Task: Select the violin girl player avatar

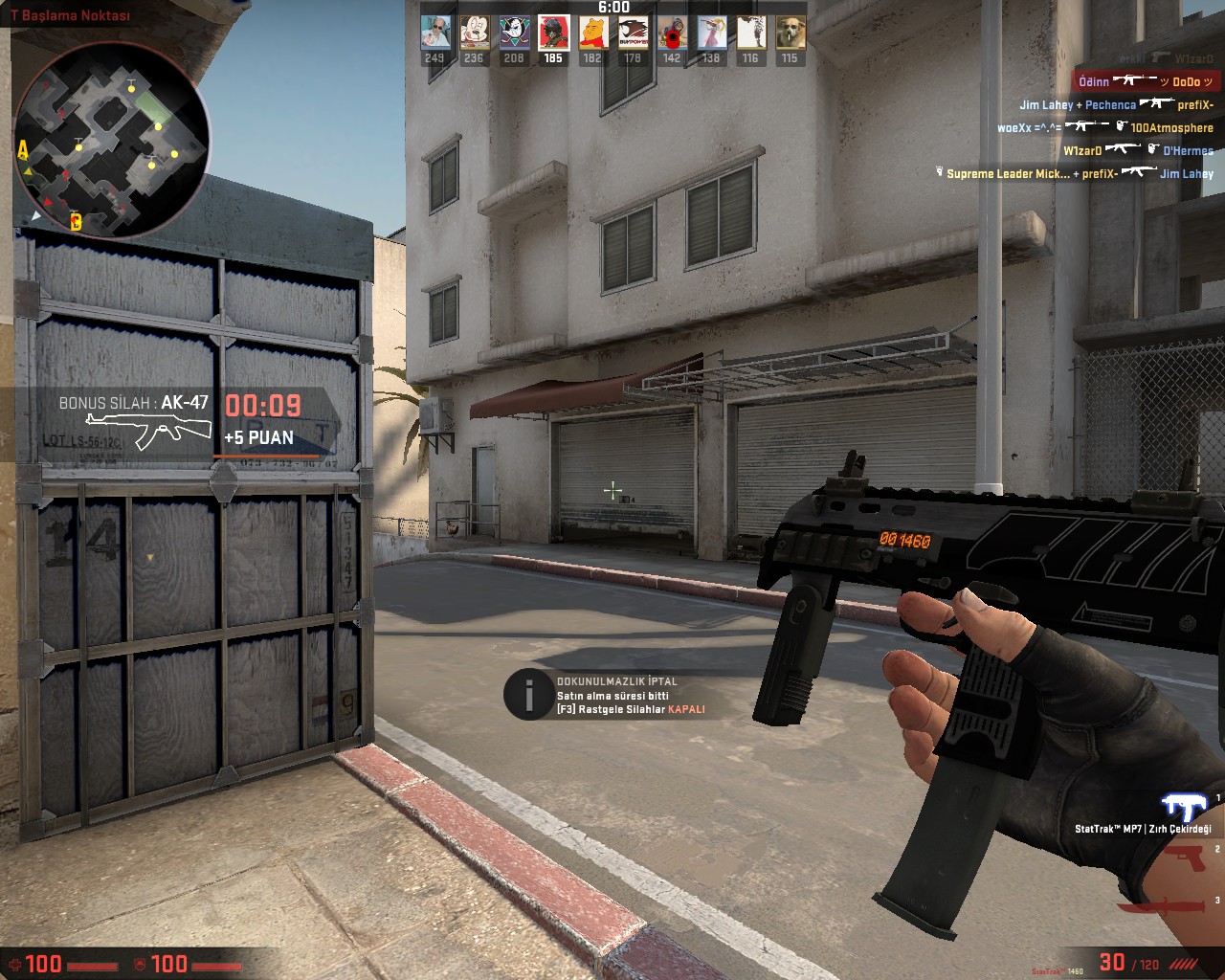Action: (x=711, y=33)
